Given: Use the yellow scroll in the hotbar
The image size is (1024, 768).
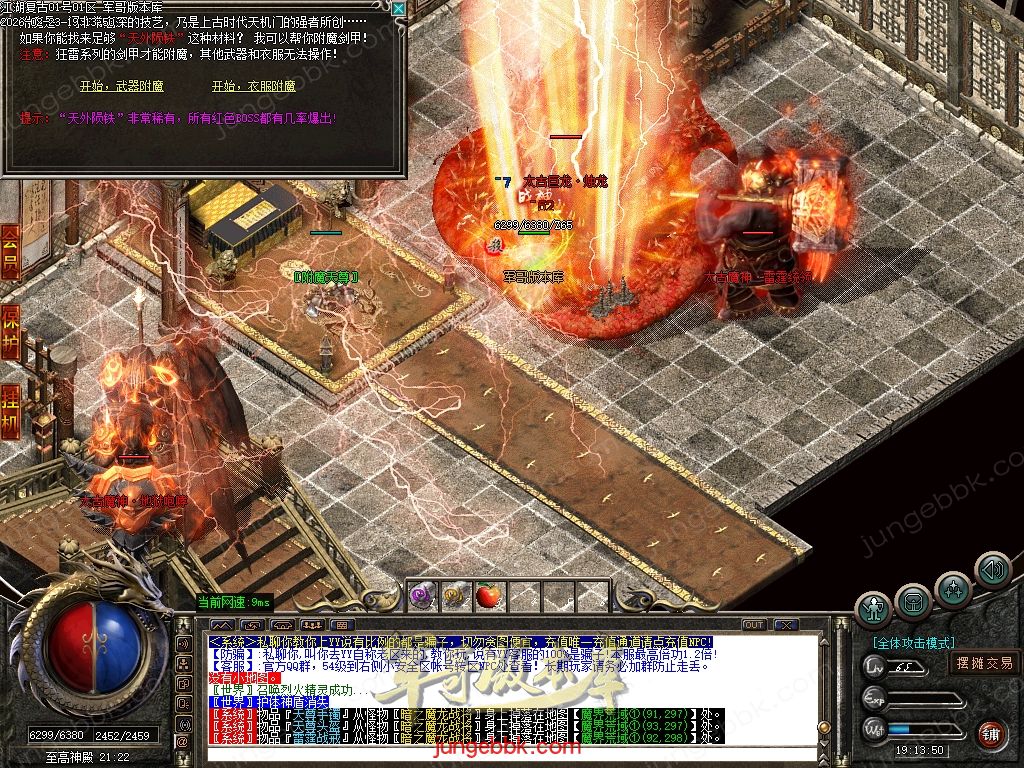Looking at the screenshot, I should point(455,595).
